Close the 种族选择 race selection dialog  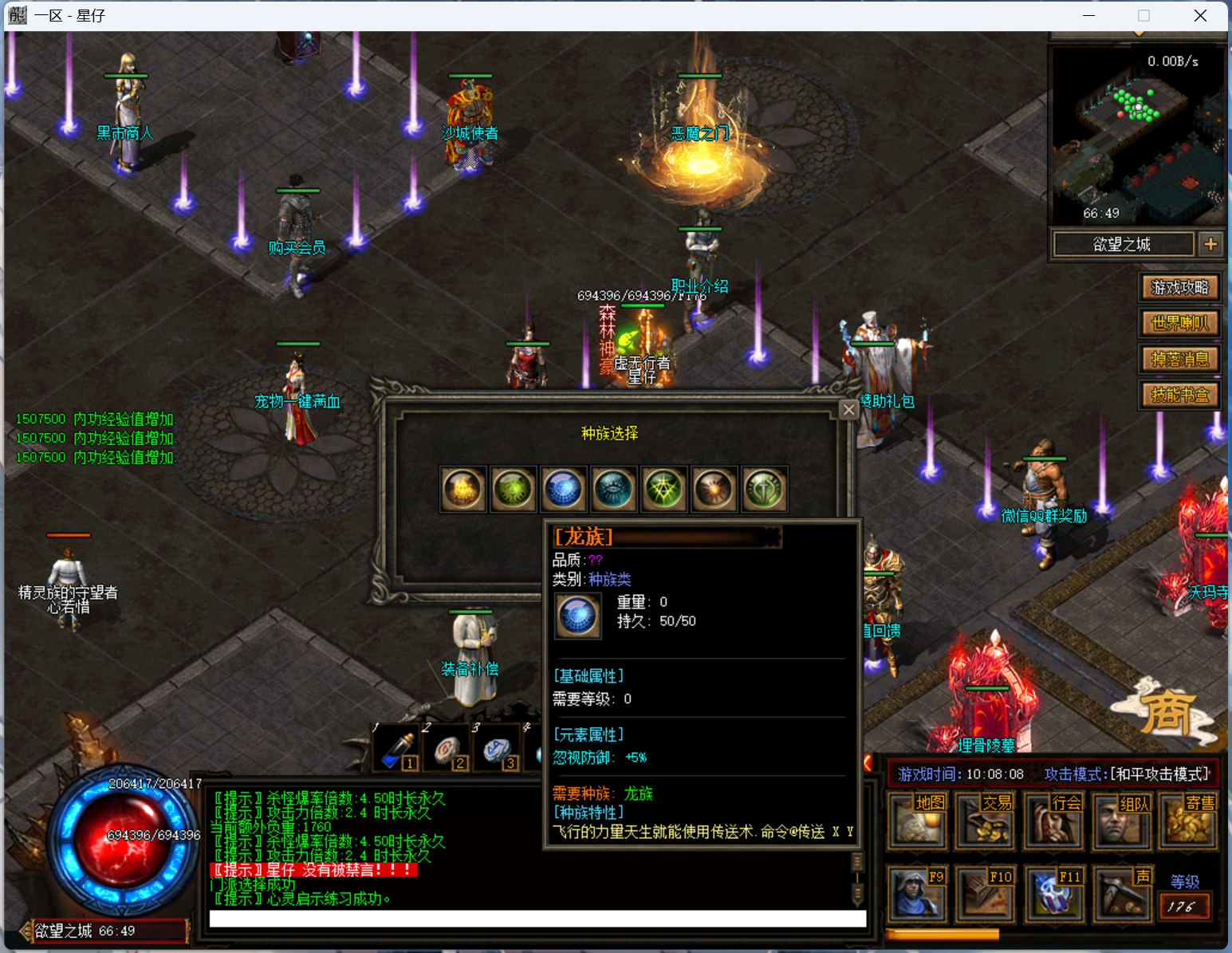click(x=848, y=410)
